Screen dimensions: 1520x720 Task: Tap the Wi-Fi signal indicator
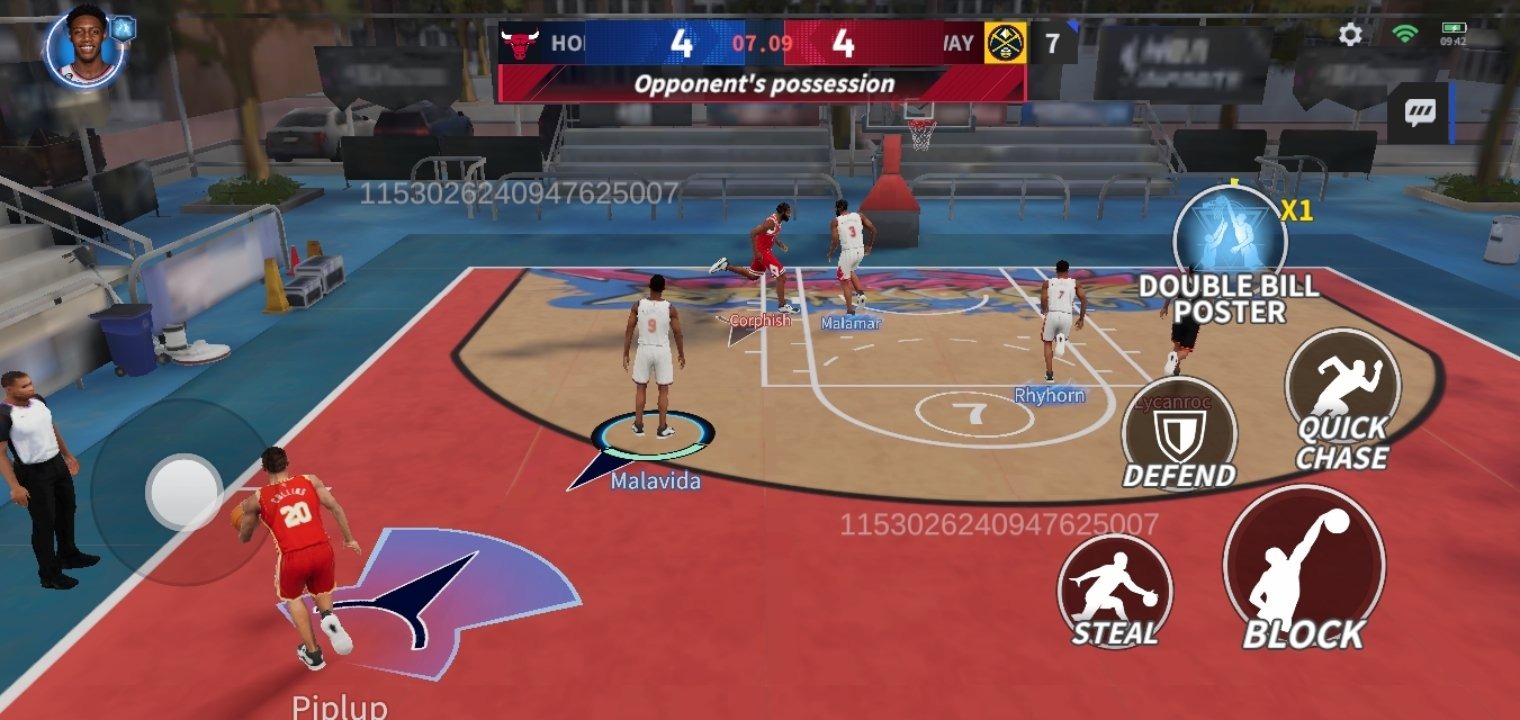[1407, 33]
